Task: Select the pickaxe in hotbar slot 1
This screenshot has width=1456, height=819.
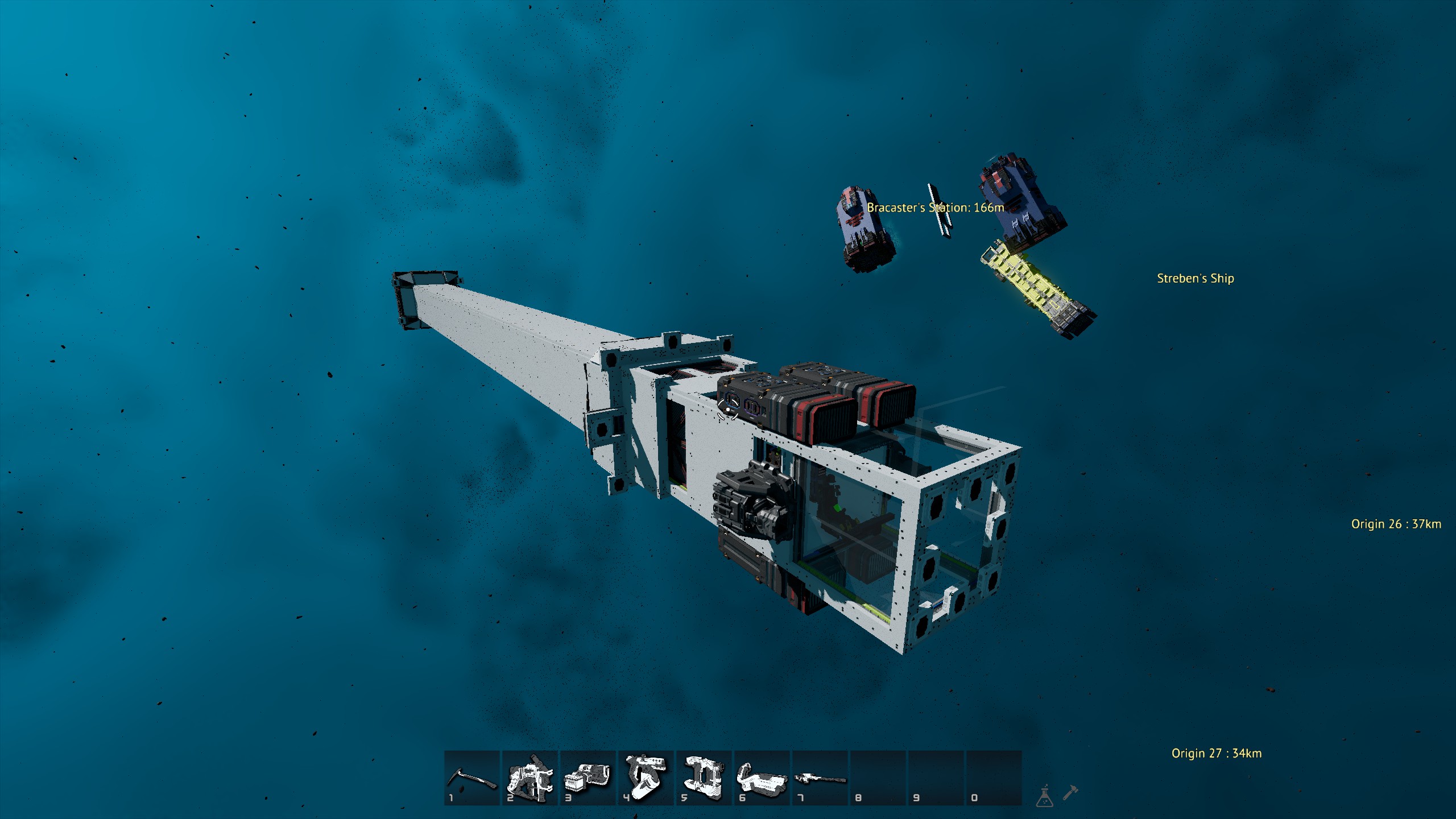Action: pyautogui.click(x=471, y=777)
